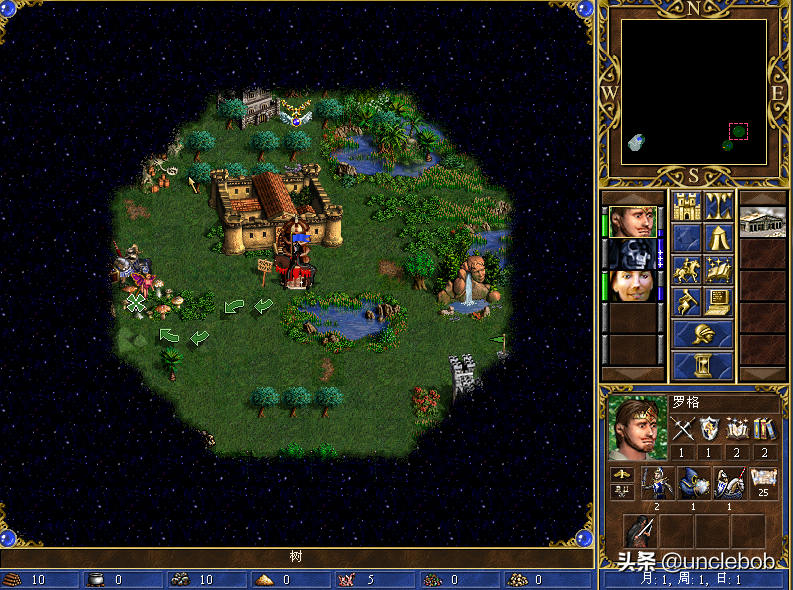The height and width of the screenshot is (590, 793).
Task: Select the smiling bald hero in the list
Action: [634, 285]
